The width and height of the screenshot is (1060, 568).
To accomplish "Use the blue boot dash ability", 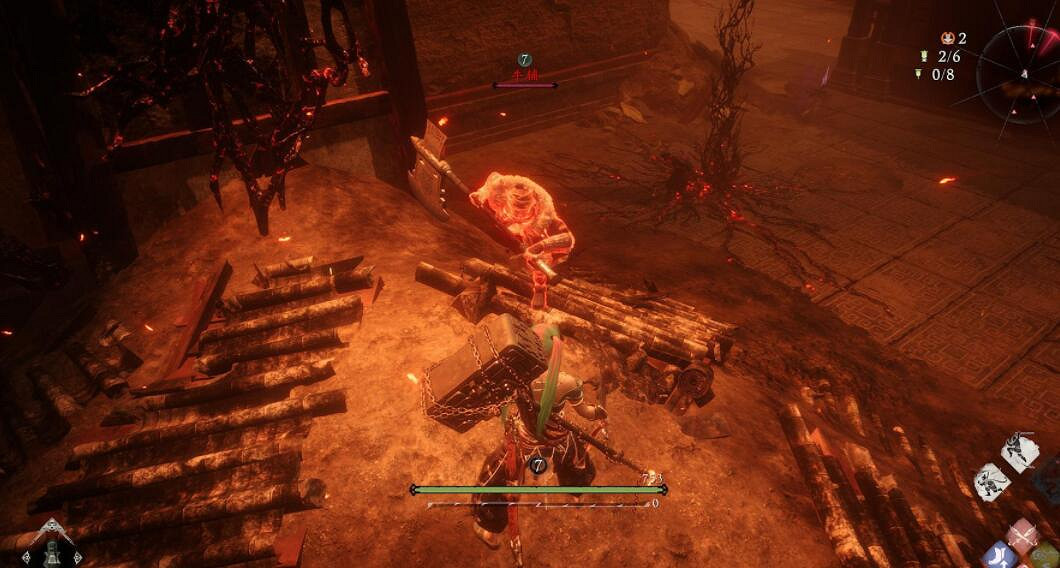I will click(x=998, y=556).
